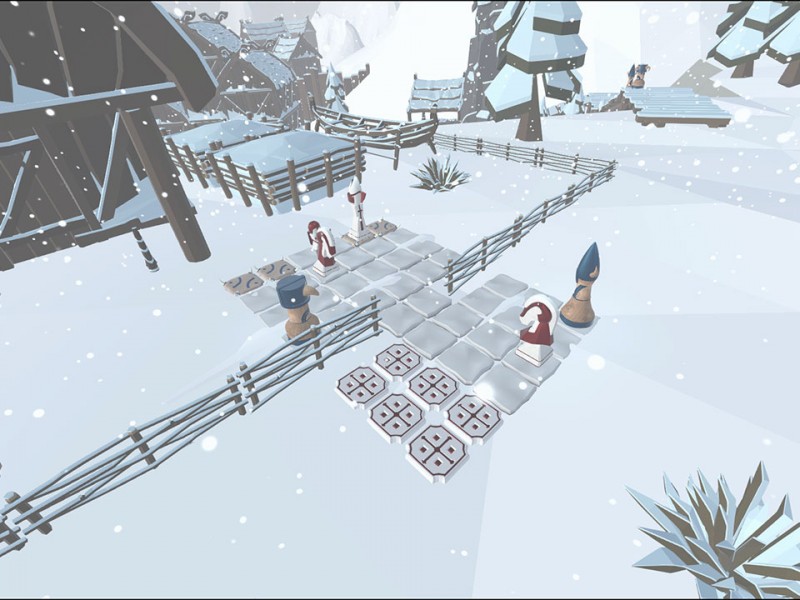Pick the red knight beside the blue bishop

[536, 330]
